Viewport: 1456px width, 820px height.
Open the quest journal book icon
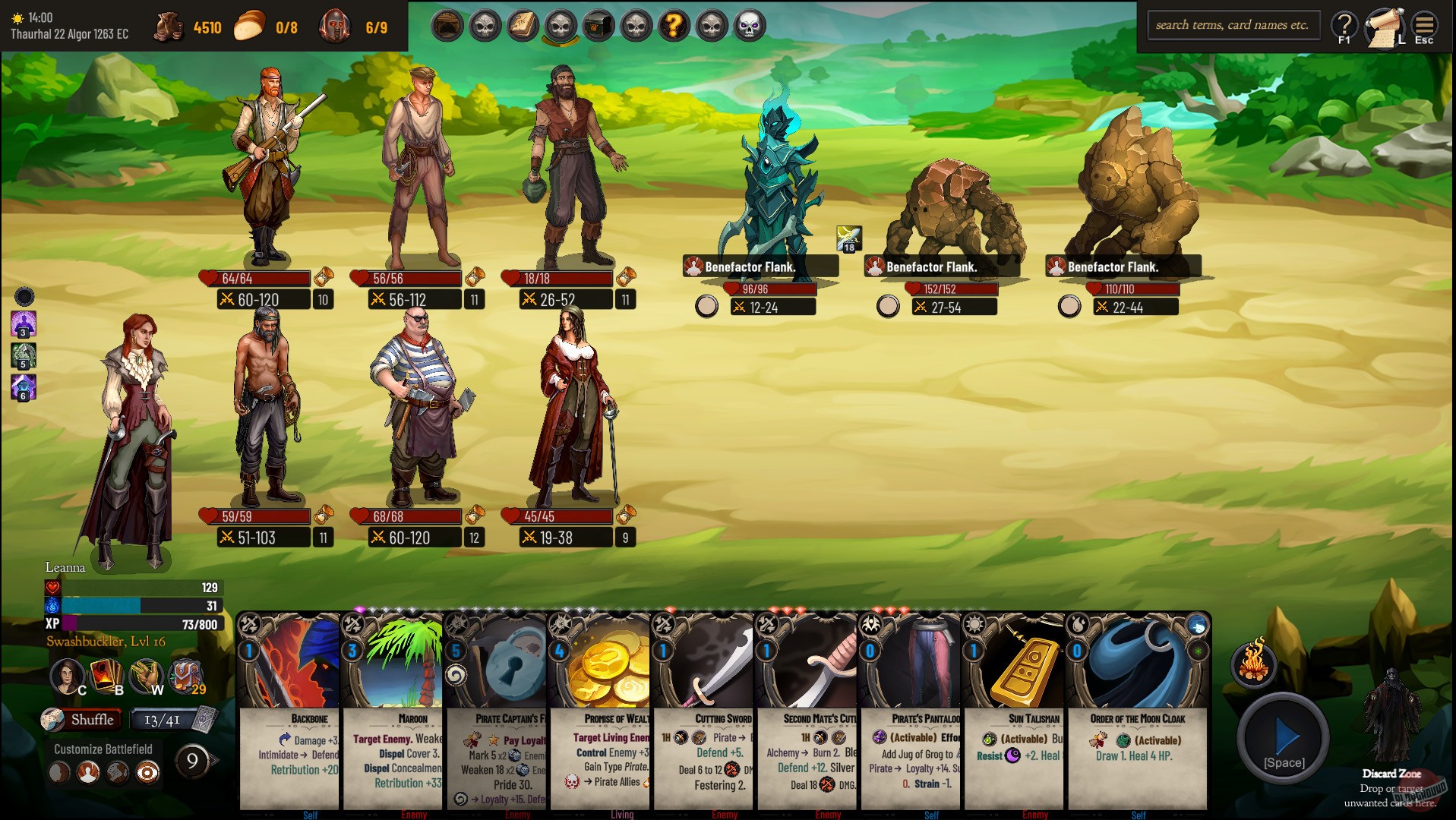click(521, 24)
